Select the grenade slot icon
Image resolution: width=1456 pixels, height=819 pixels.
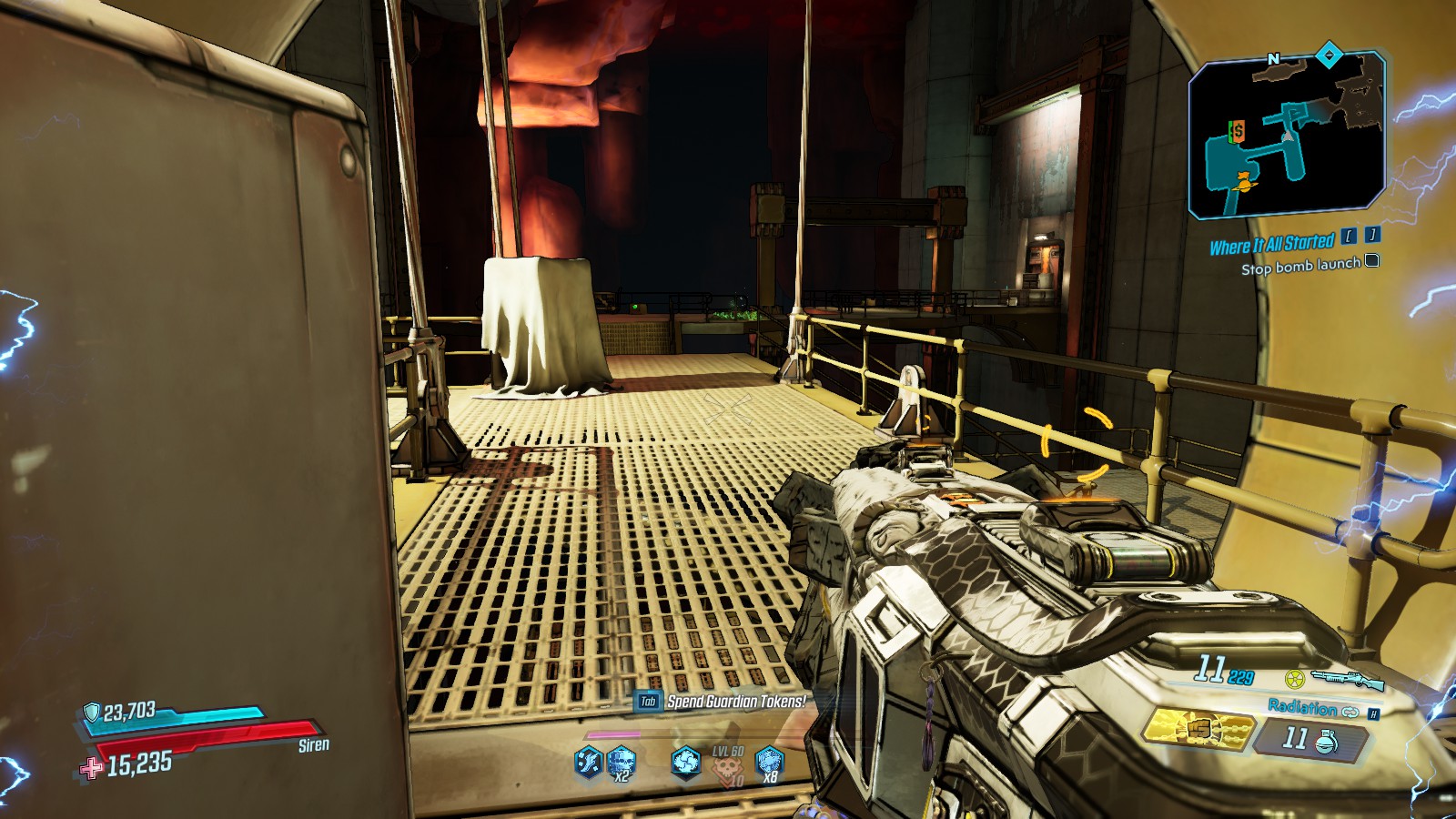coord(1326,741)
